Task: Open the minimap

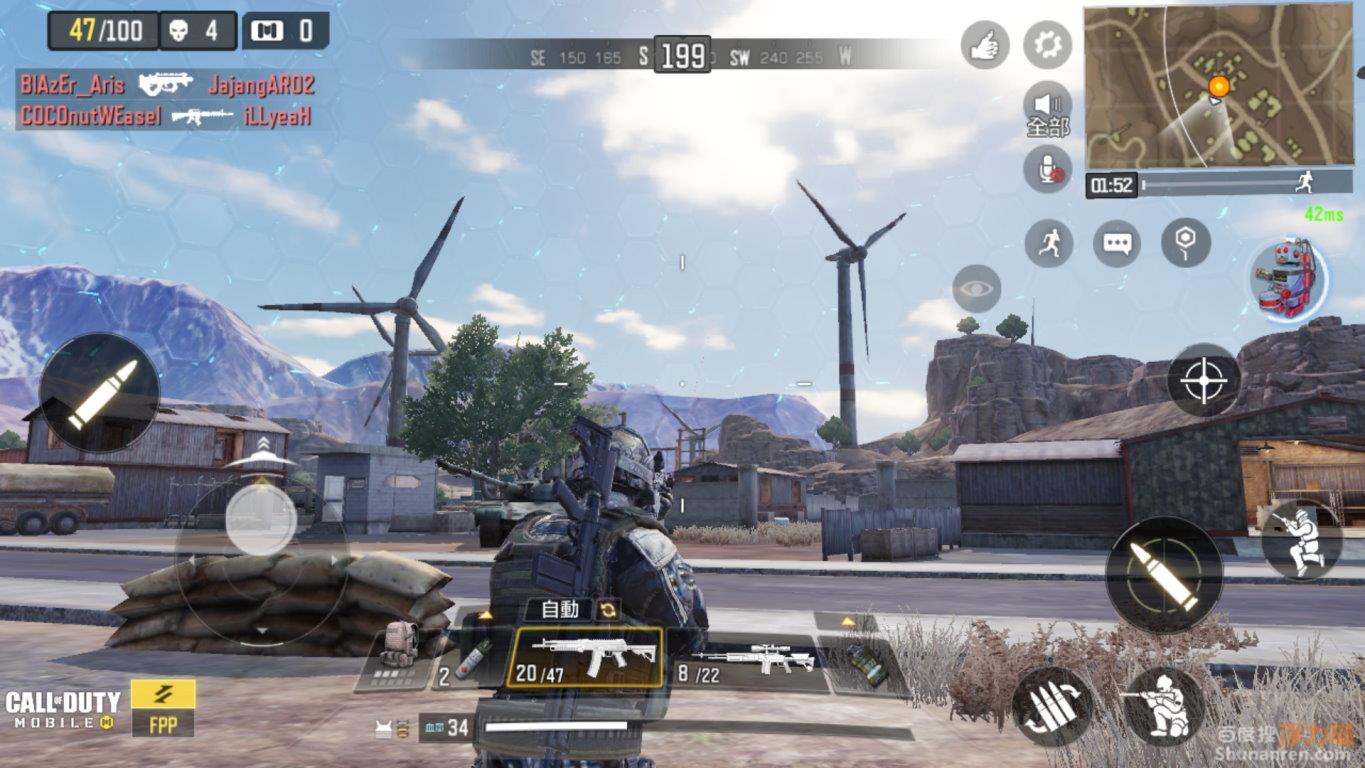Action: 1218,86
